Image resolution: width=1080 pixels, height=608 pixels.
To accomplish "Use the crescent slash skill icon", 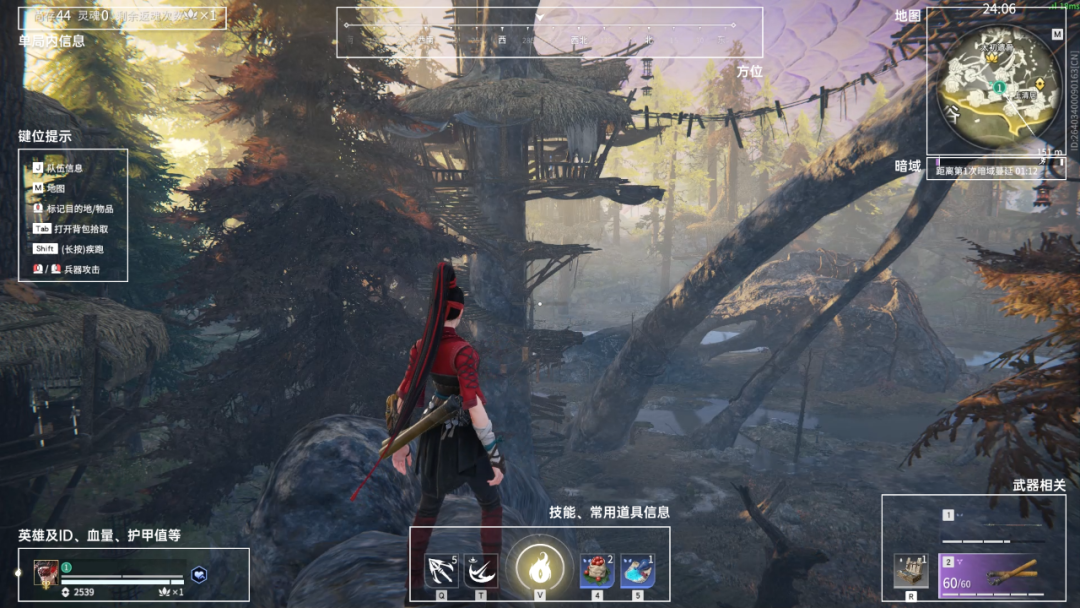I will 482,571.
